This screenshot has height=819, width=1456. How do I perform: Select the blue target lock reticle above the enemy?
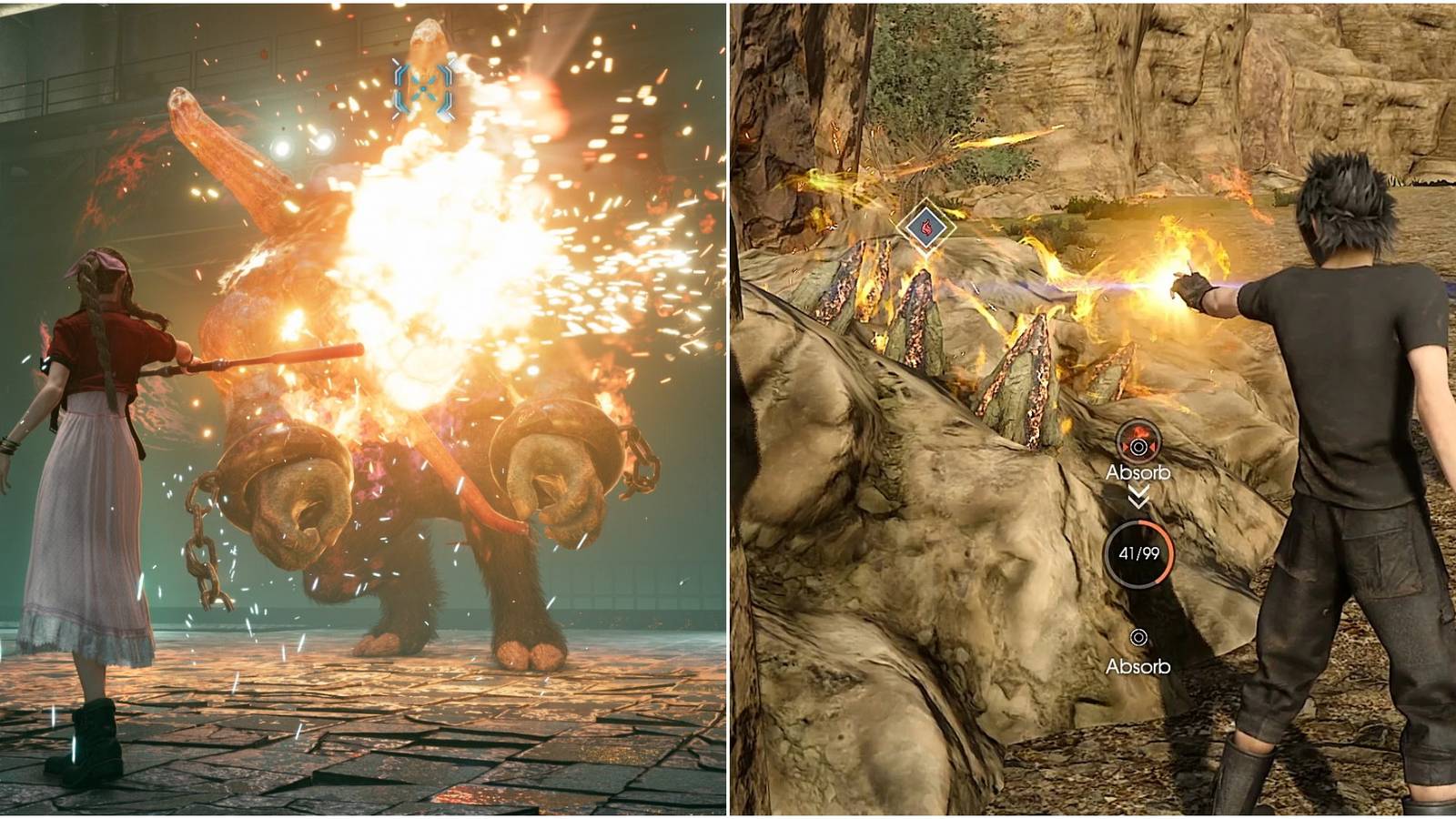pos(423,88)
